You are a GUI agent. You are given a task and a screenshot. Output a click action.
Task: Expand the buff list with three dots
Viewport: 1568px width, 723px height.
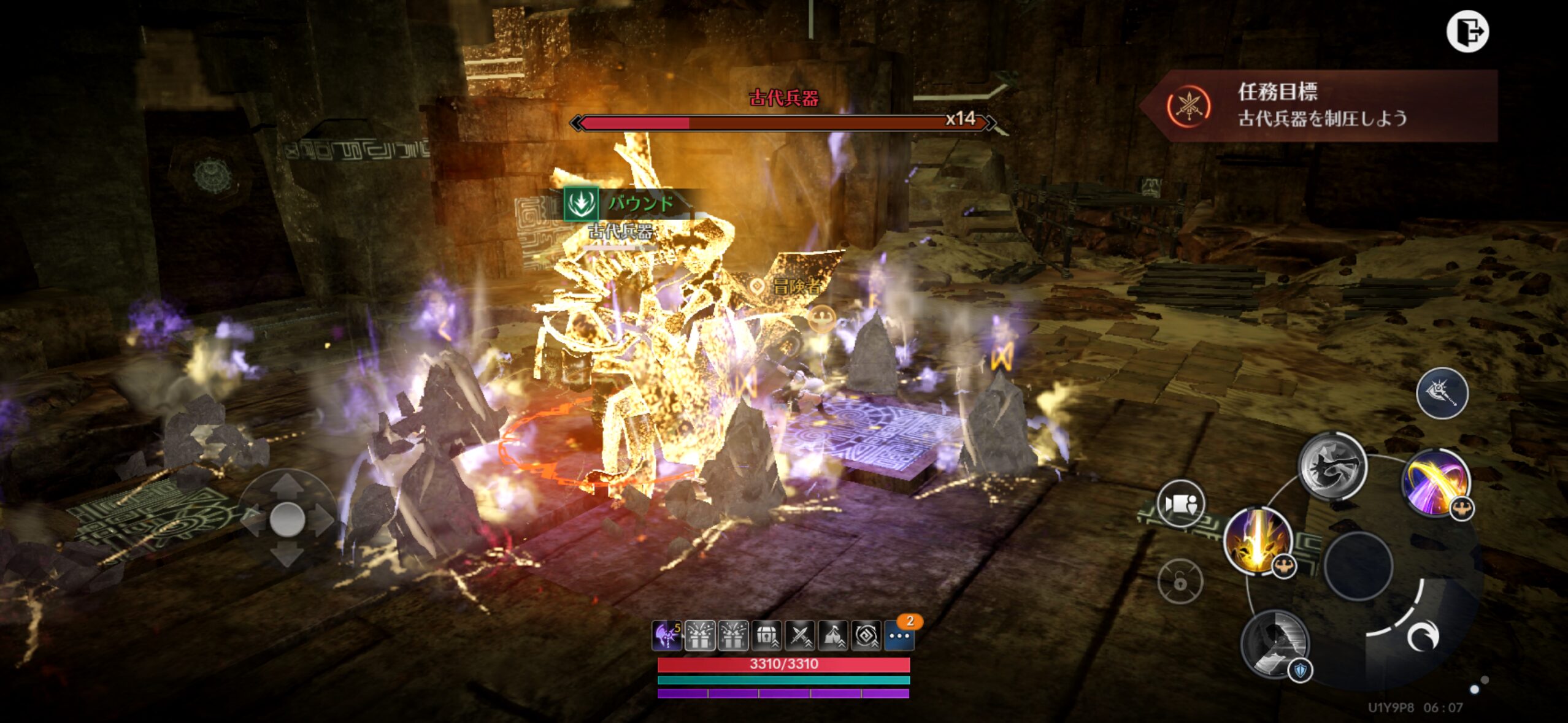point(899,636)
